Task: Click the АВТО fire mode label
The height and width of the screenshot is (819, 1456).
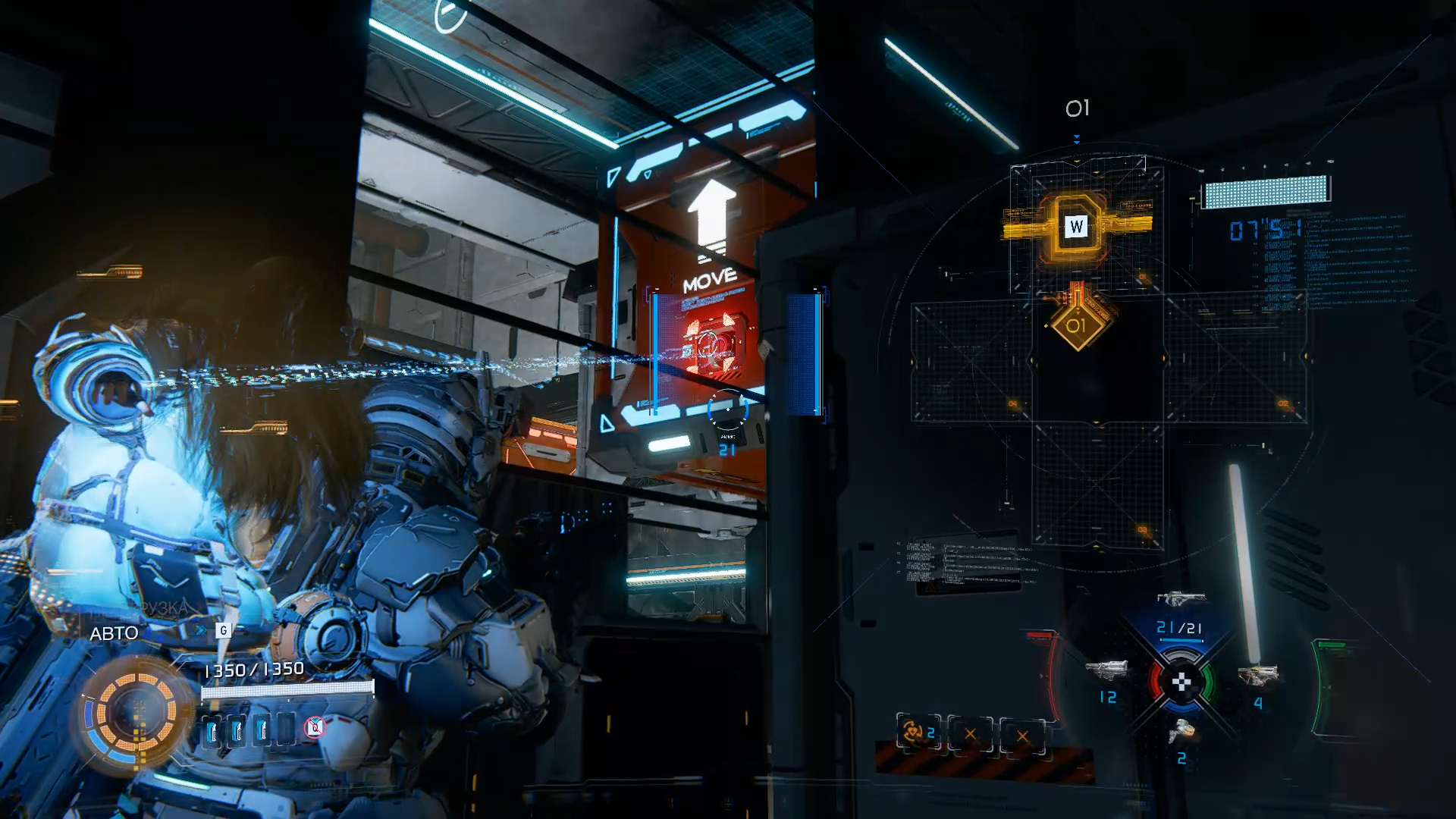Action: (114, 634)
